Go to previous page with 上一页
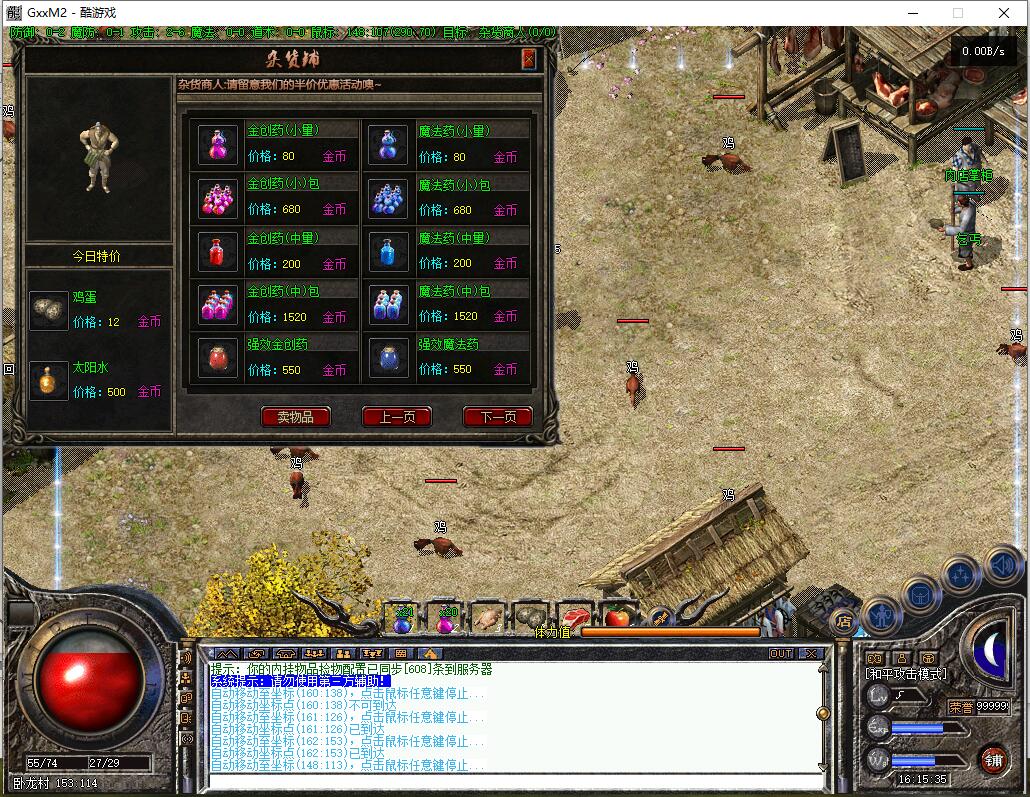Viewport: 1030px width, 797px height. [396, 417]
